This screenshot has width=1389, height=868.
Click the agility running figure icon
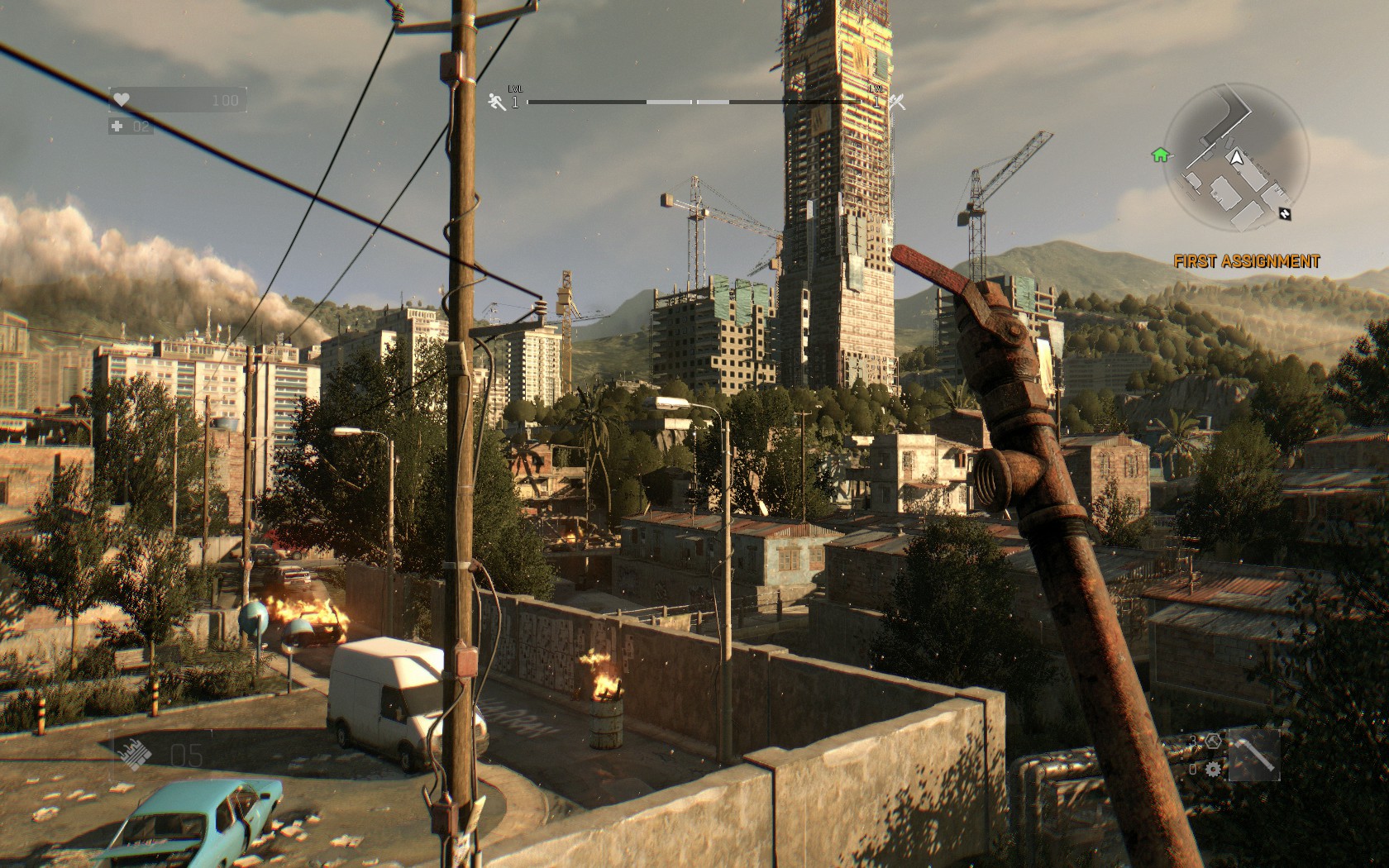tap(497, 102)
